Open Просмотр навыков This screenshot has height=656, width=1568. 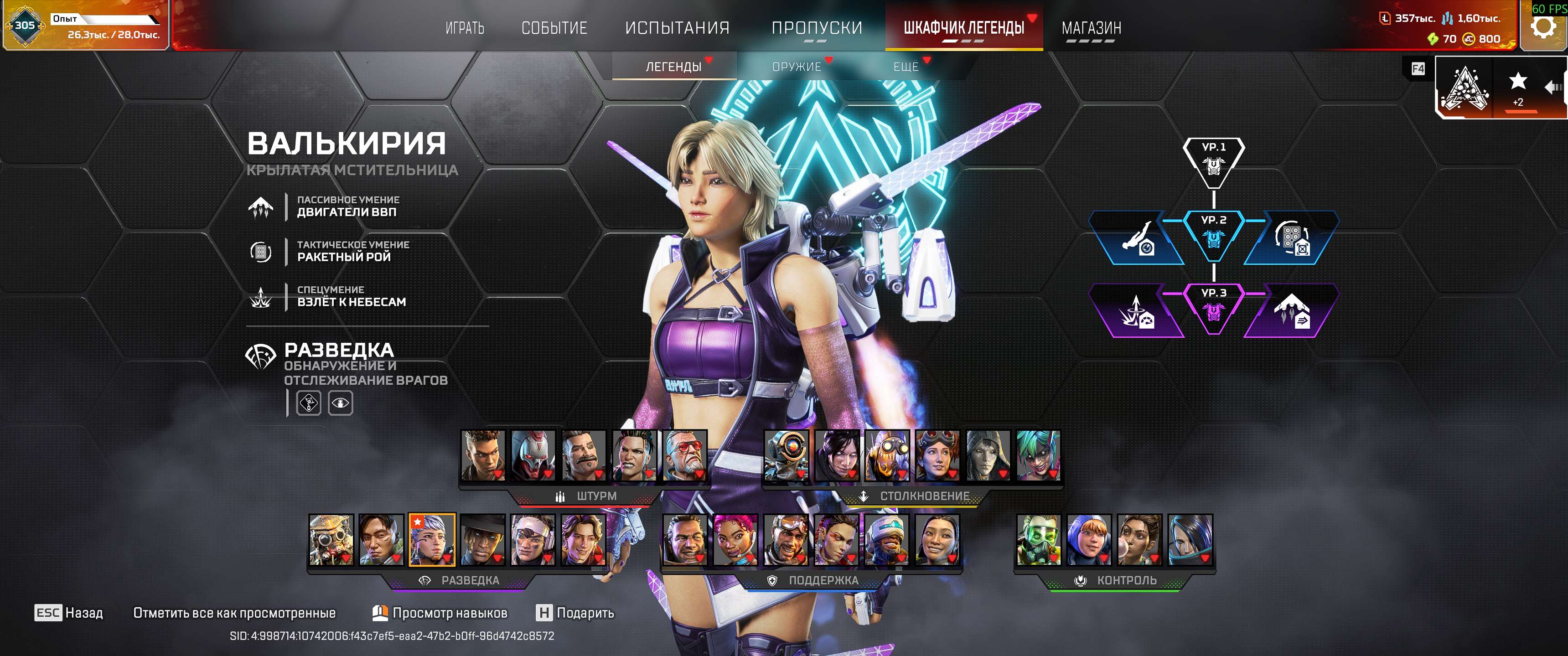pos(450,614)
